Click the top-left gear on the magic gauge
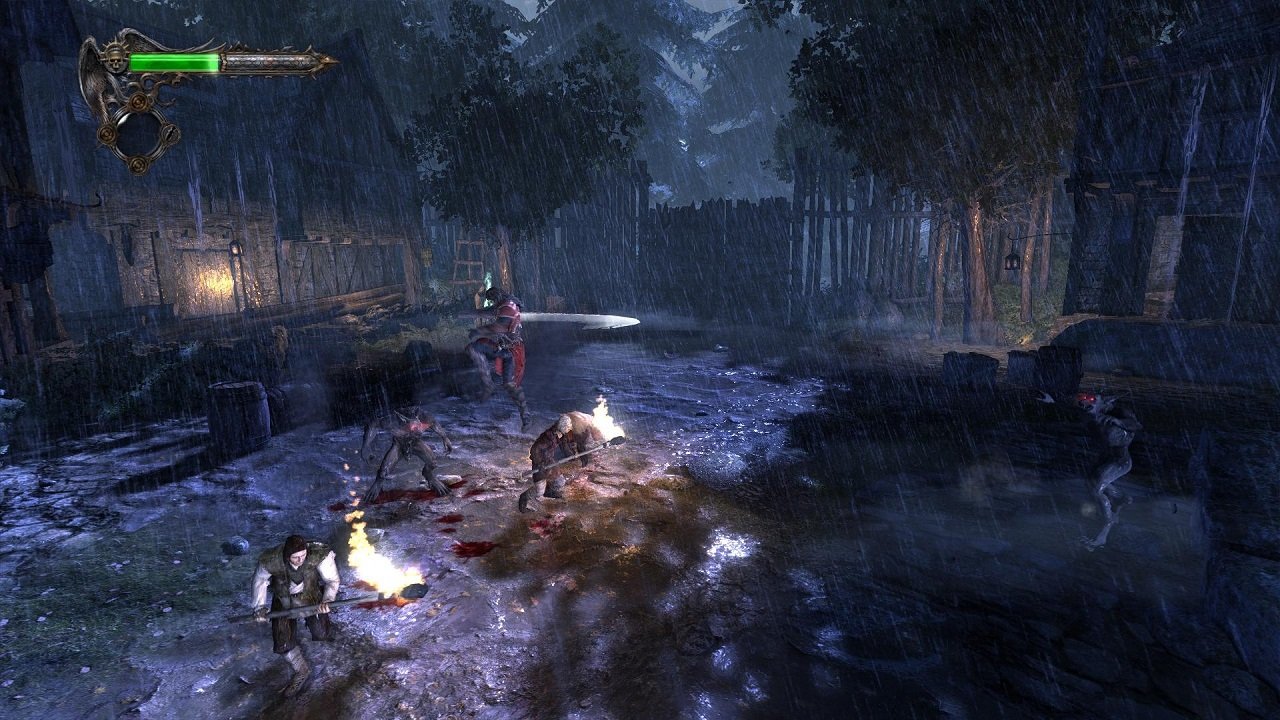 [137, 101]
